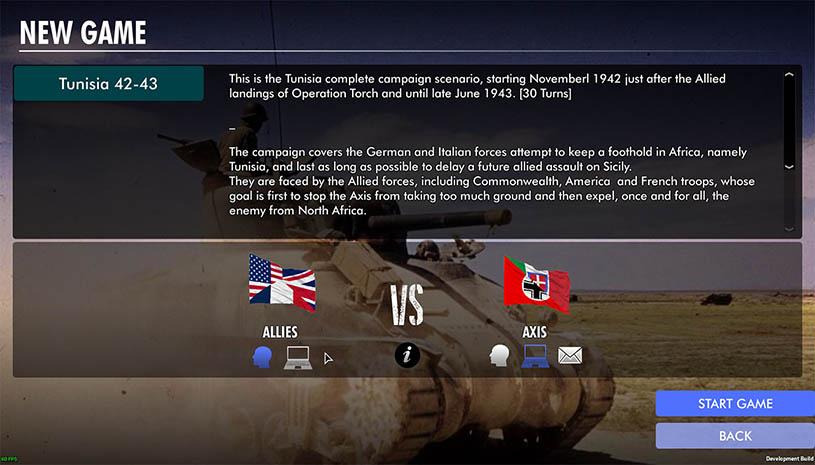Viewport: 815px width, 465px height.
Task: Set Allies to computer control
Action: 298,356
